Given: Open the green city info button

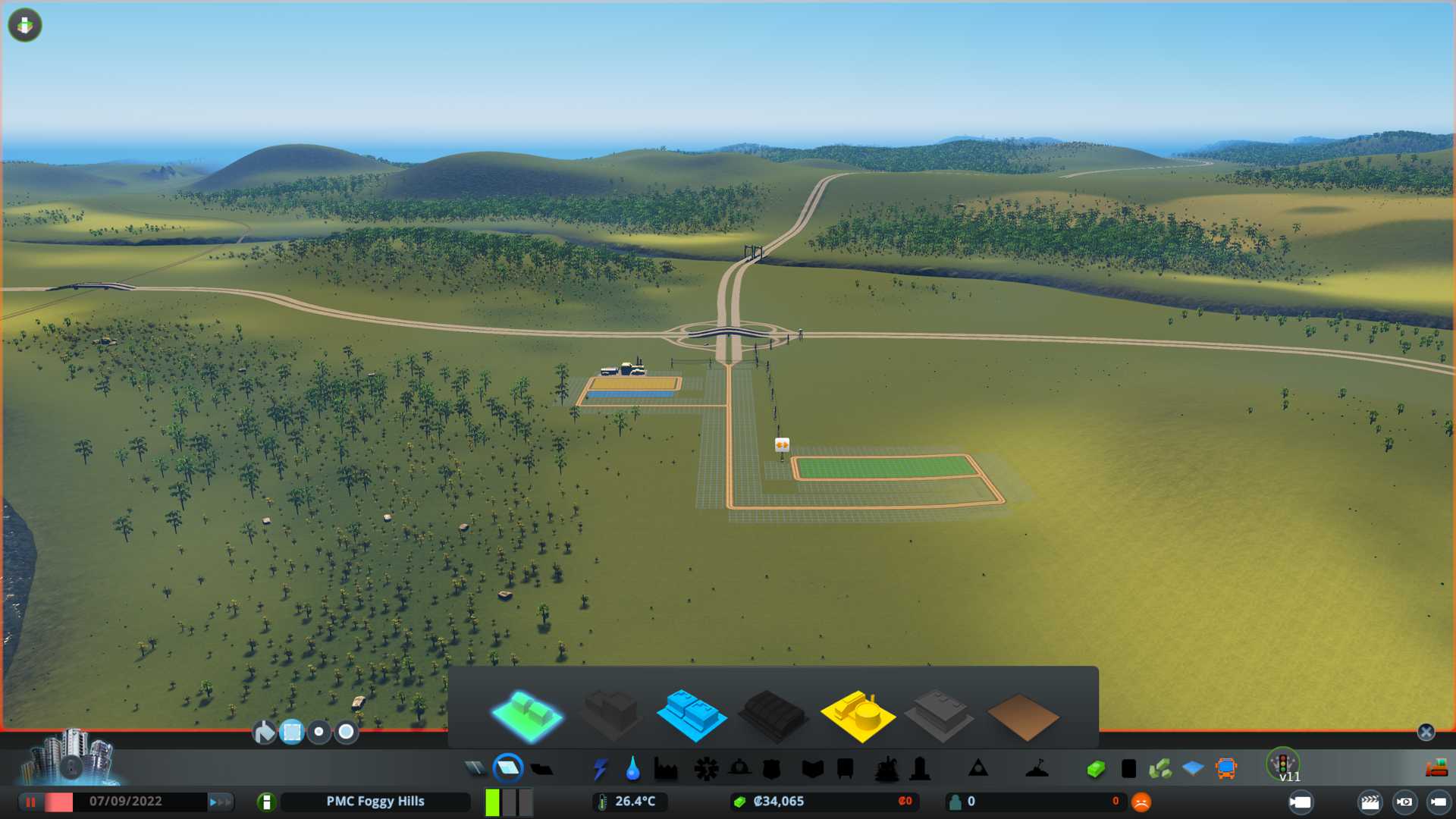Looking at the screenshot, I should (x=266, y=802).
